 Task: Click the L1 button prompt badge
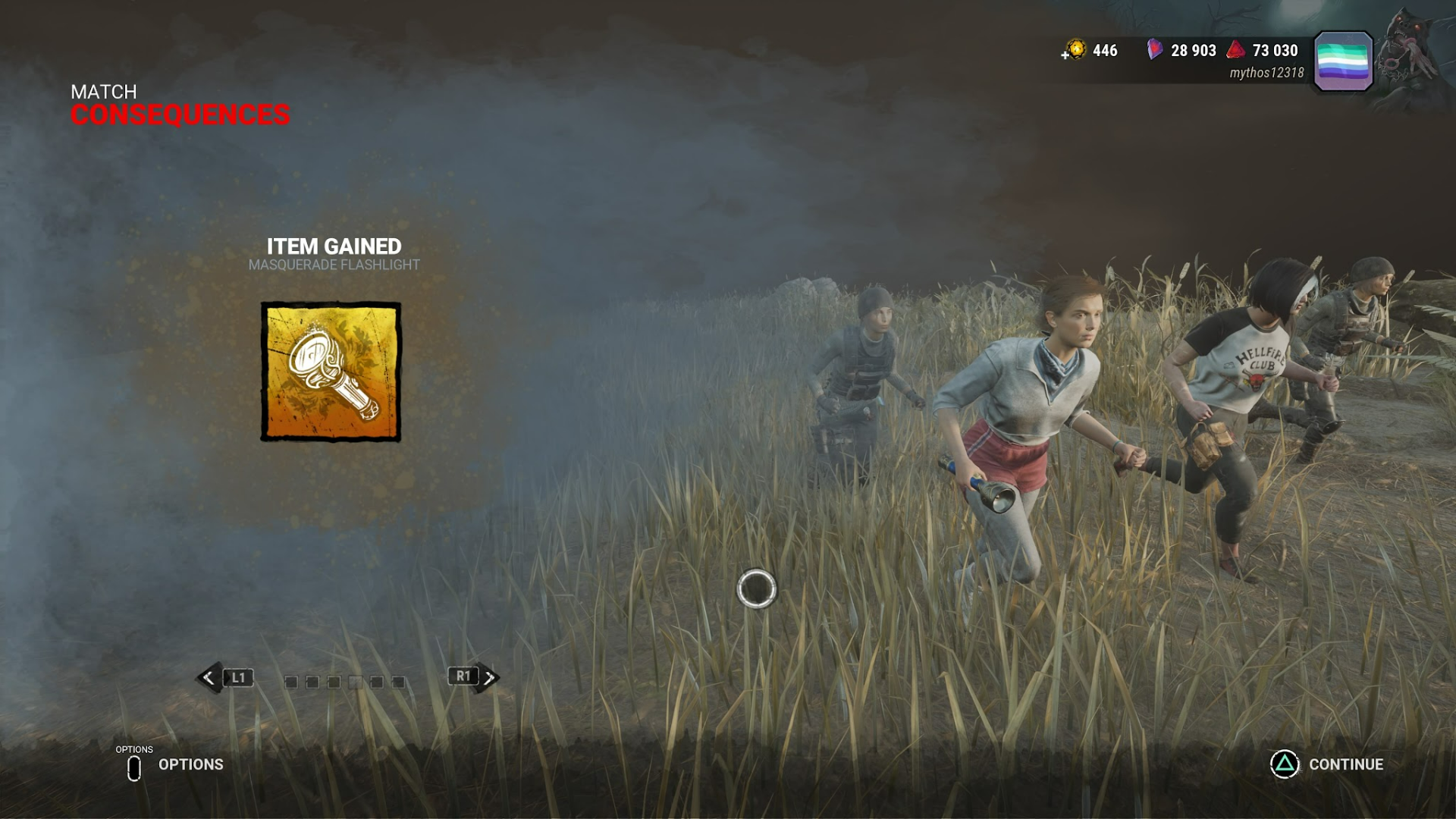click(237, 678)
